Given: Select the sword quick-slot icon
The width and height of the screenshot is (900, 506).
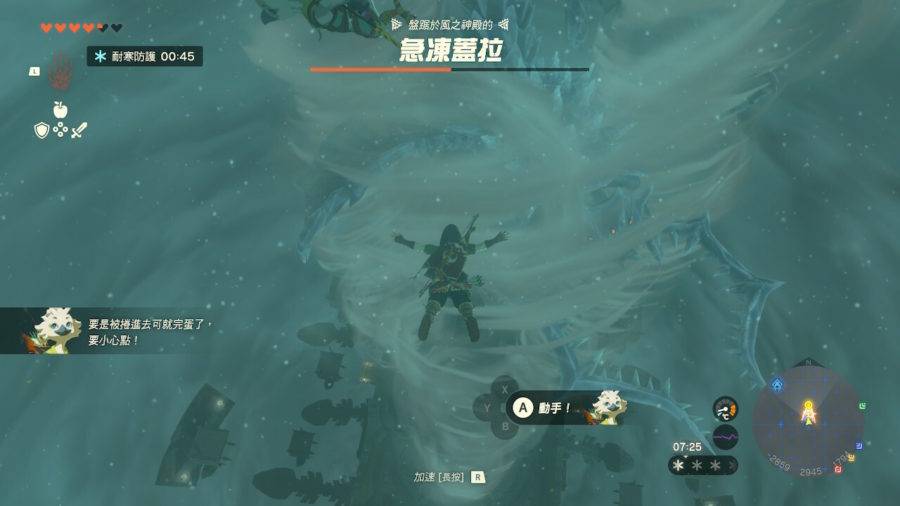Looking at the screenshot, I should 79,130.
